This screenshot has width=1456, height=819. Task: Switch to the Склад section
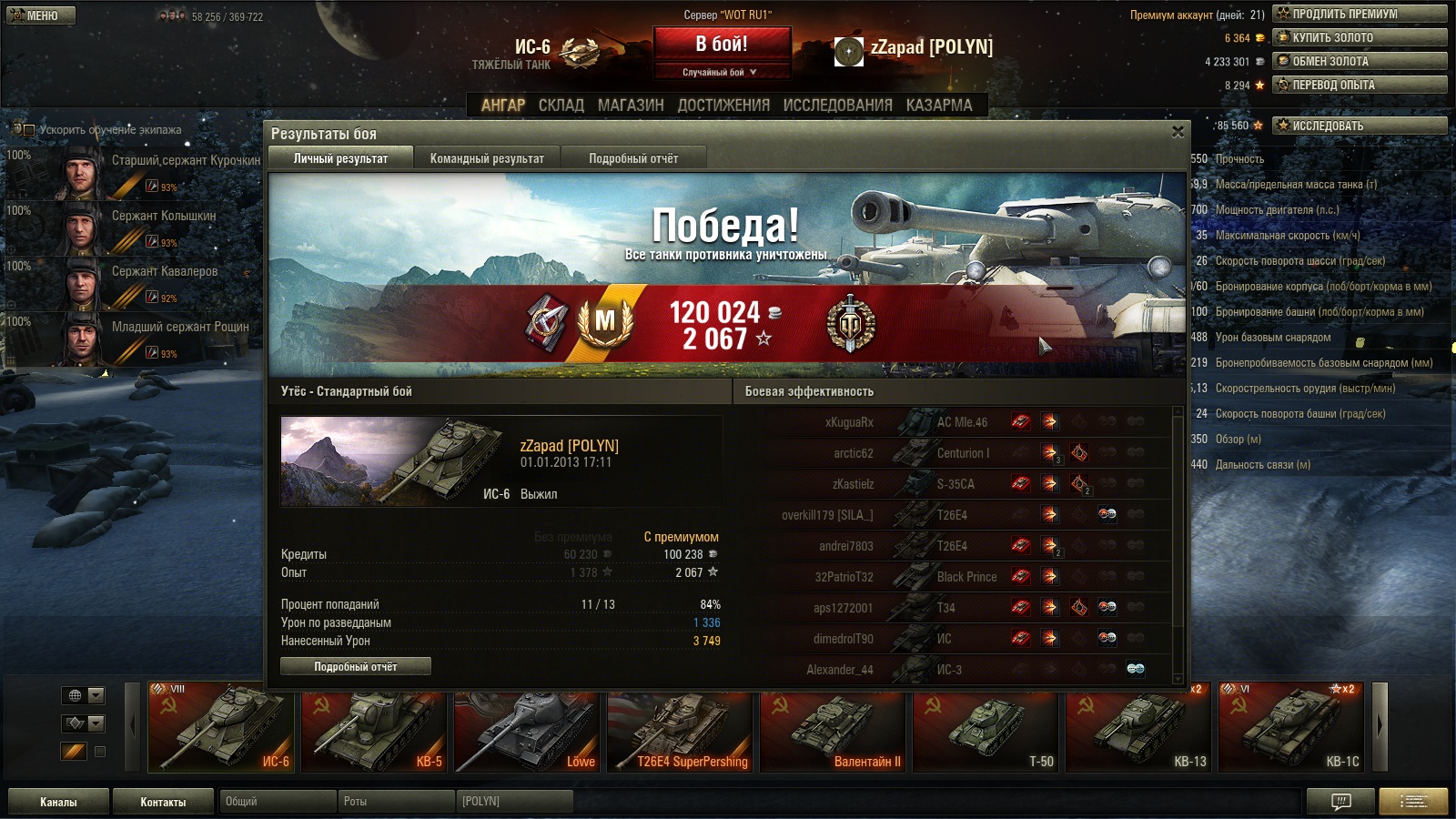(x=561, y=105)
